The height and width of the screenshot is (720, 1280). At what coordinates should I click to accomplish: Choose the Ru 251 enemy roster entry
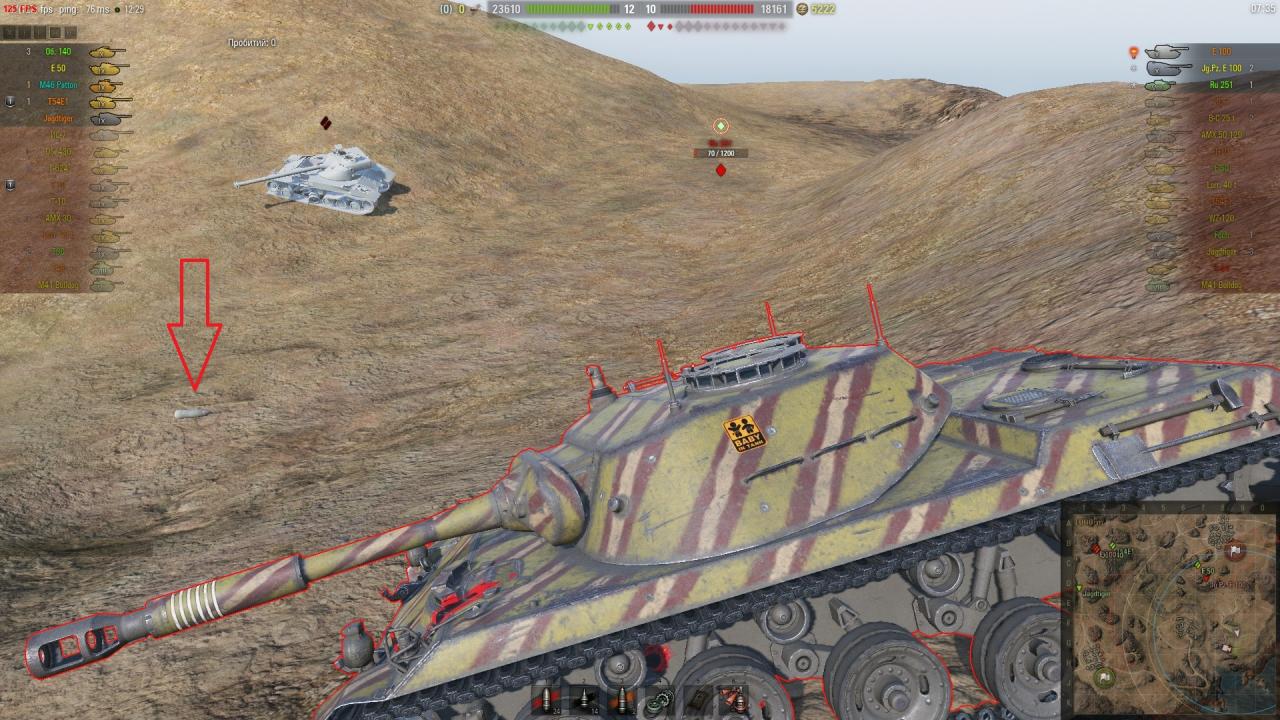tap(1218, 85)
